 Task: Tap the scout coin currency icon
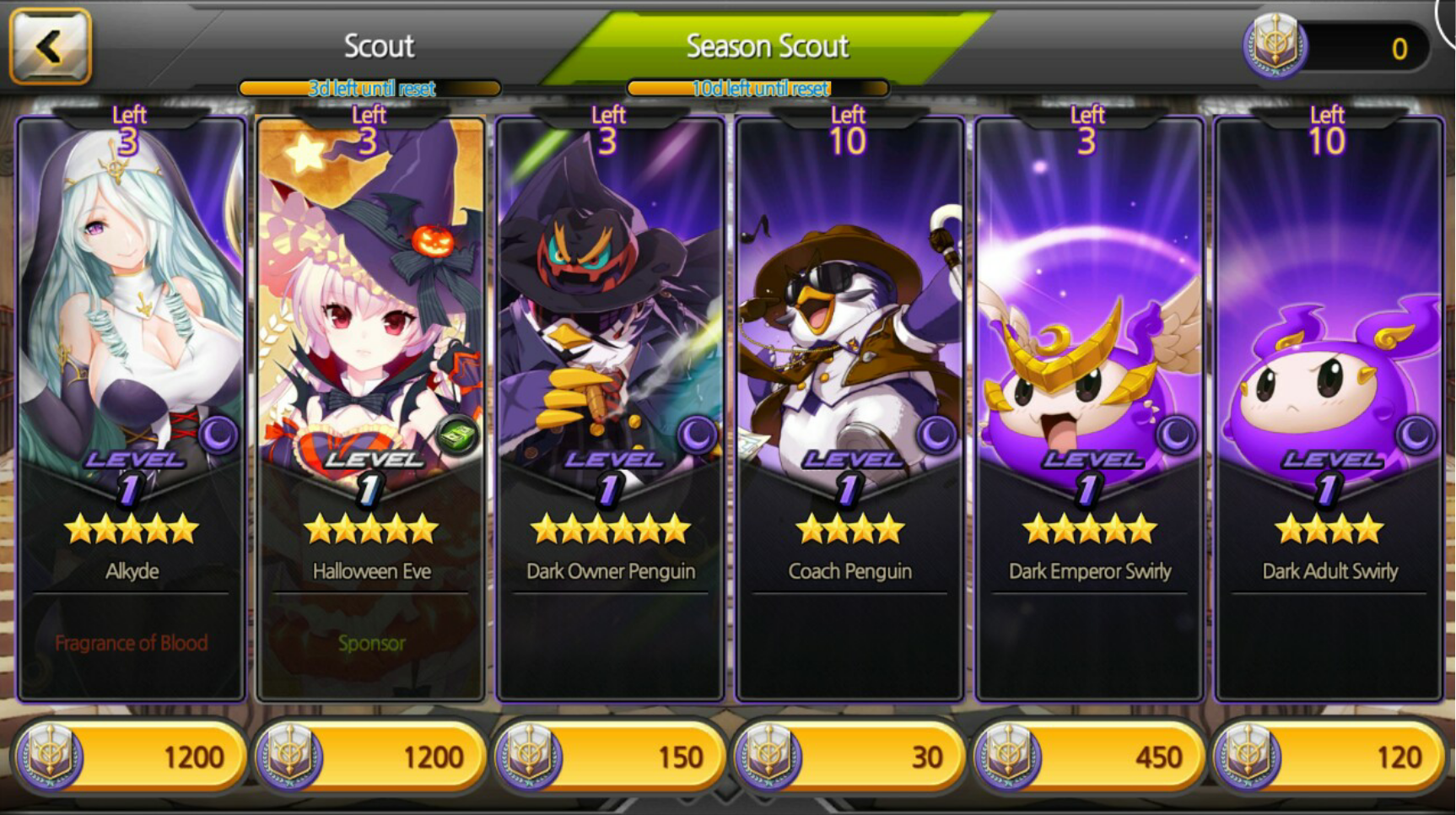(x=1275, y=46)
